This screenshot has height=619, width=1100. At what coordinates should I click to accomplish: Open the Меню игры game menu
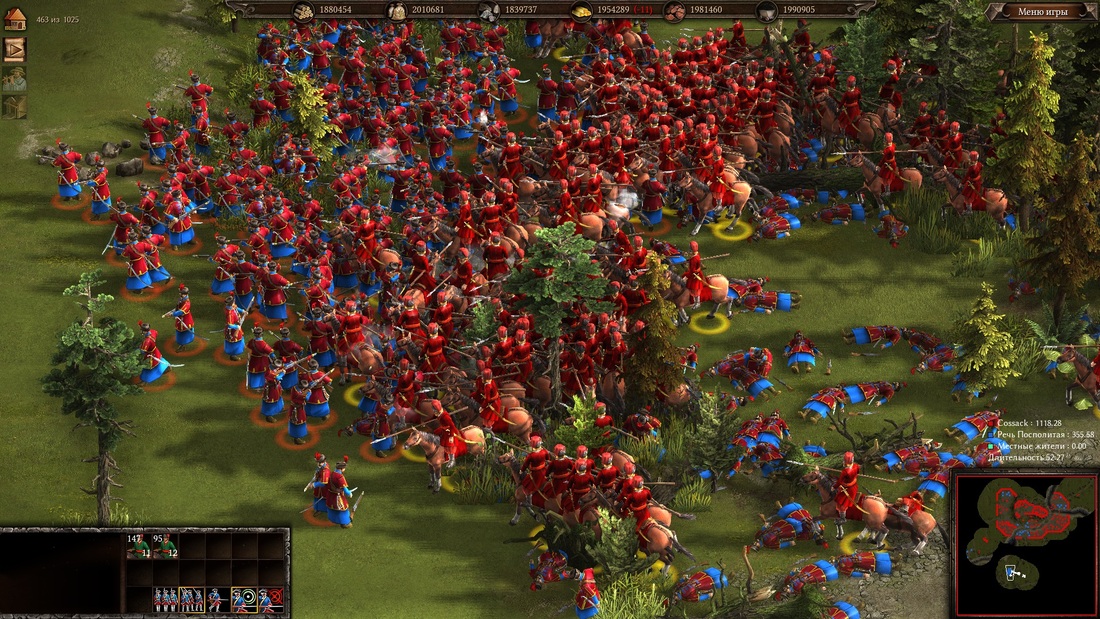click(1042, 12)
